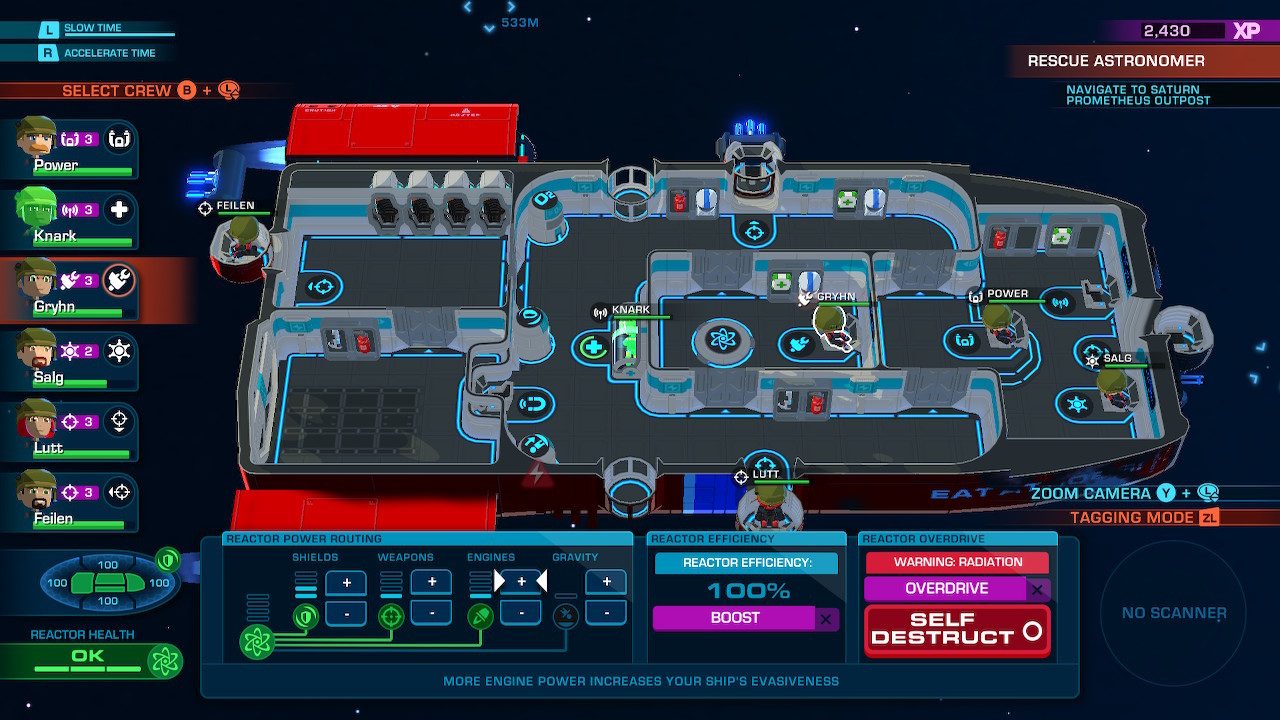This screenshot has width=1280, height=720.
Task: Raise Engines power level
Action: tap(521, 582)
